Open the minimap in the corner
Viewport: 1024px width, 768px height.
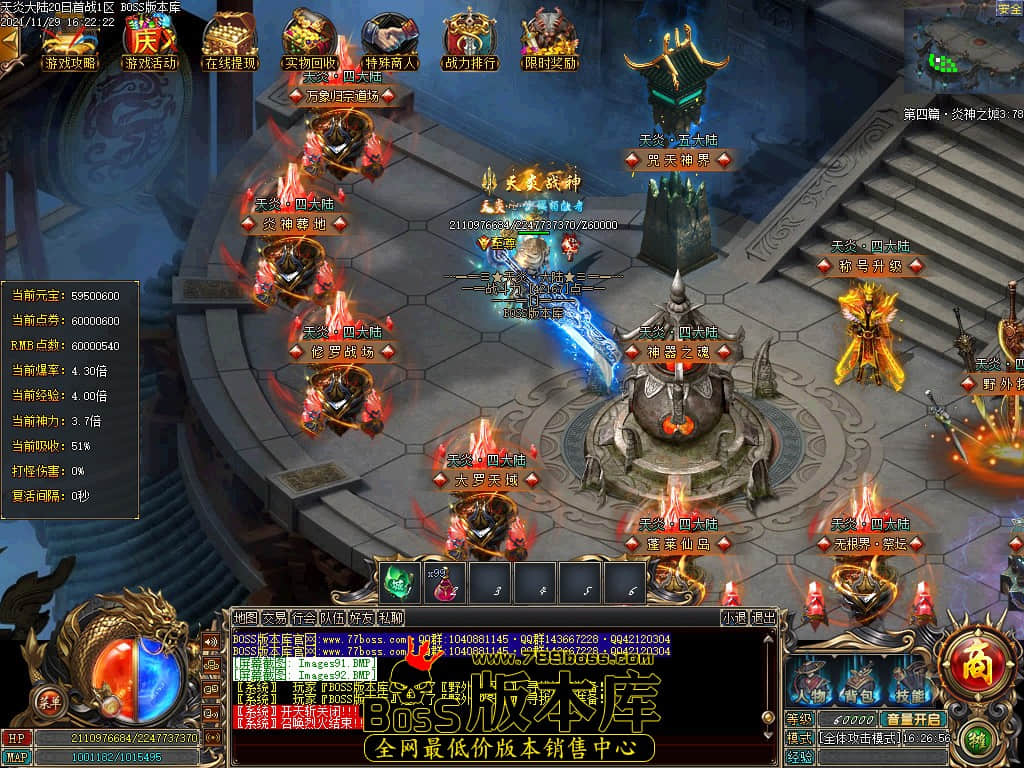962,52
